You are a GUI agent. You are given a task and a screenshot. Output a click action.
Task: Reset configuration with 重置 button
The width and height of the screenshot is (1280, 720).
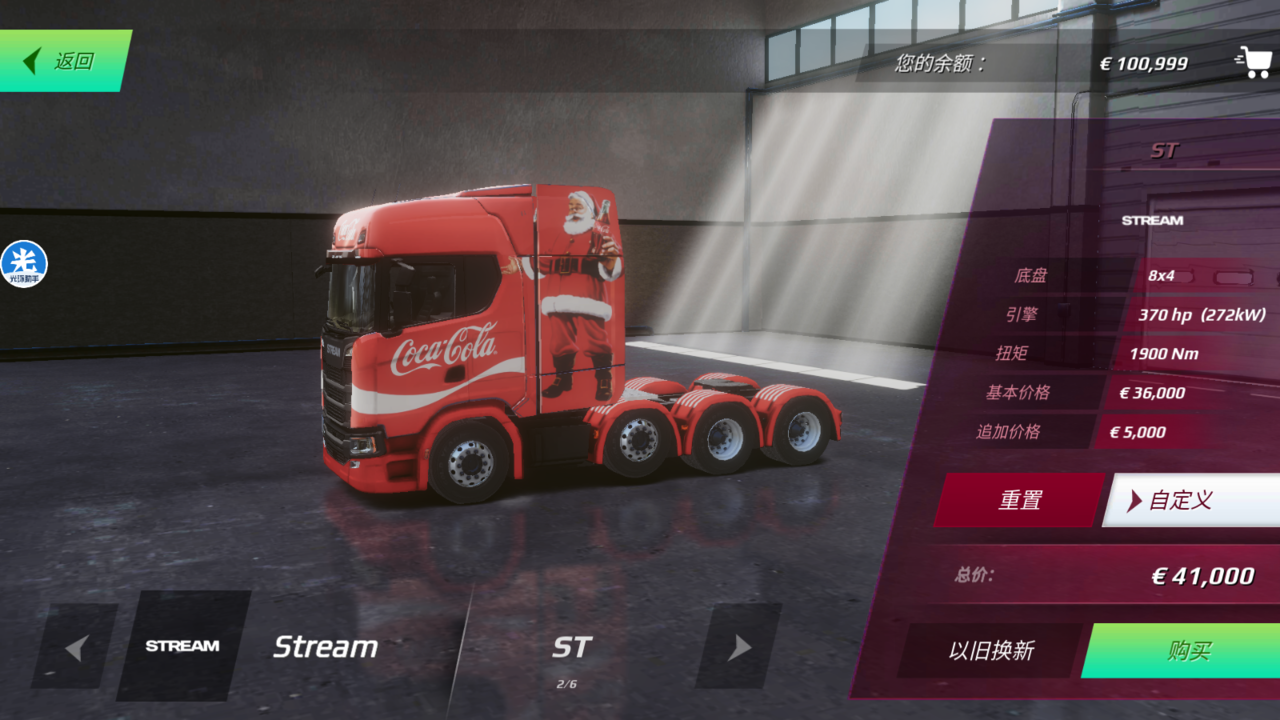[1019, 500]
